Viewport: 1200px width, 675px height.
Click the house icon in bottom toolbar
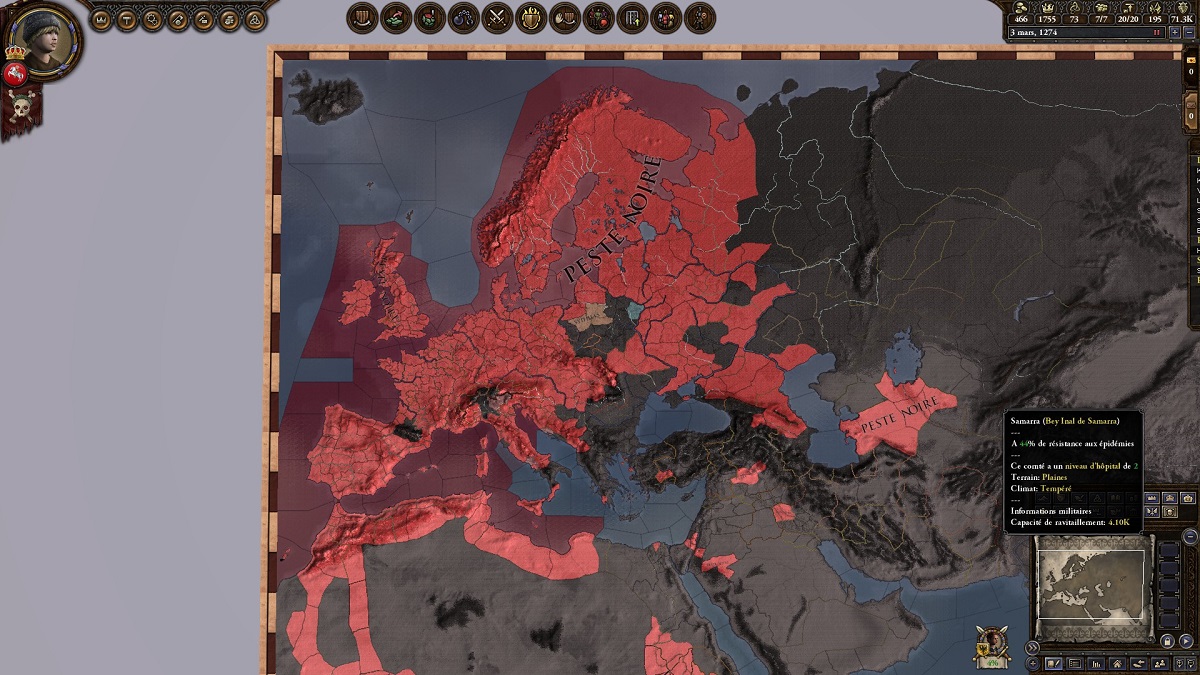click(1117, 663)
